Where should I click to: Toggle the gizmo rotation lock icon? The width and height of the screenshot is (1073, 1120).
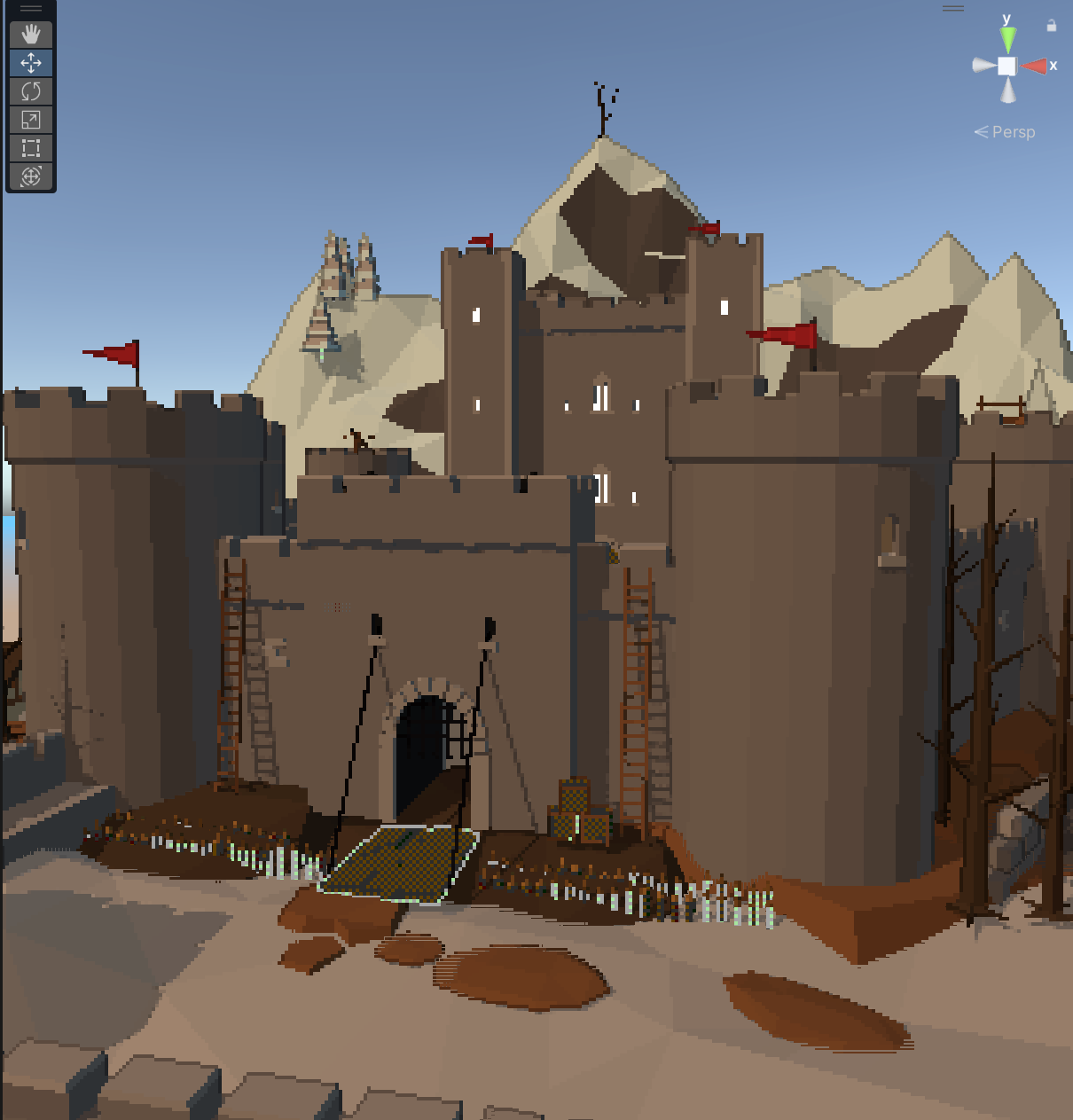1051,26
